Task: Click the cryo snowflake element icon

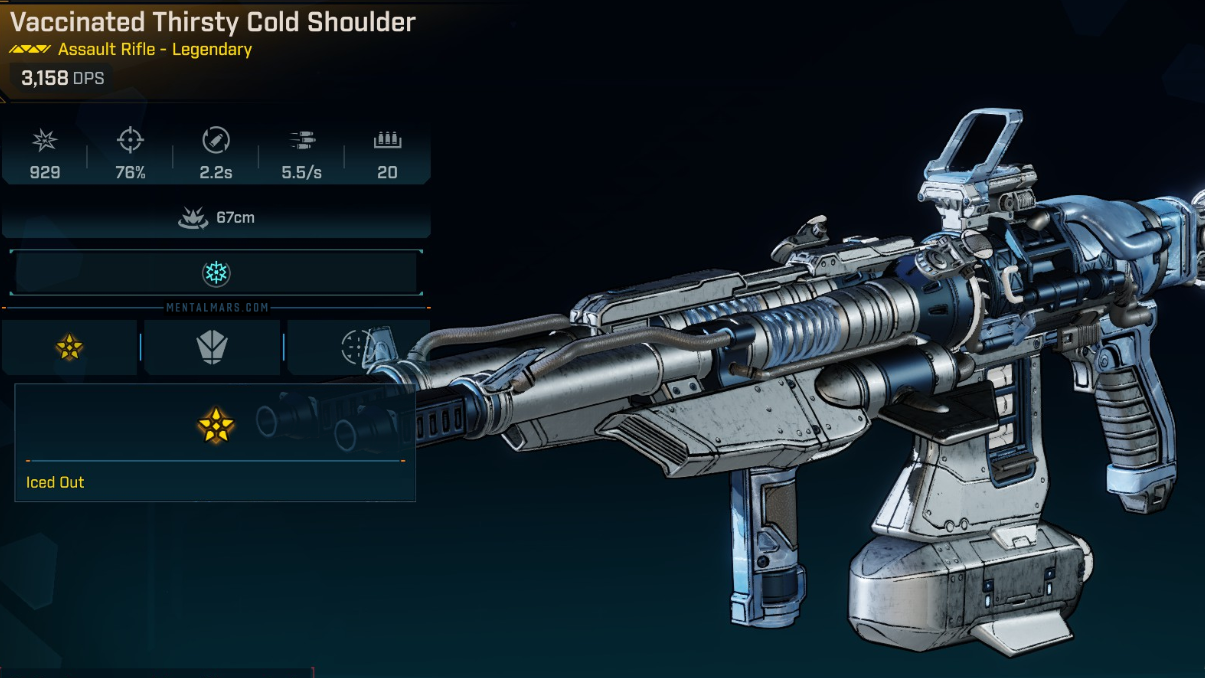Action: pyautogui.click(x=216, y=273)
